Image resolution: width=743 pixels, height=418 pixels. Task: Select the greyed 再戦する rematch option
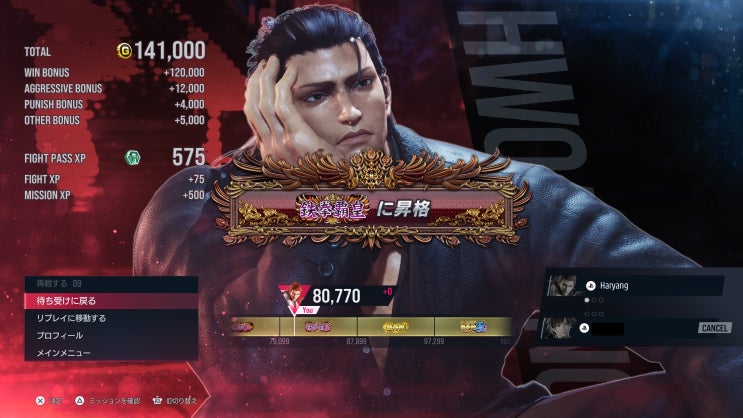(x=110, y=284)
